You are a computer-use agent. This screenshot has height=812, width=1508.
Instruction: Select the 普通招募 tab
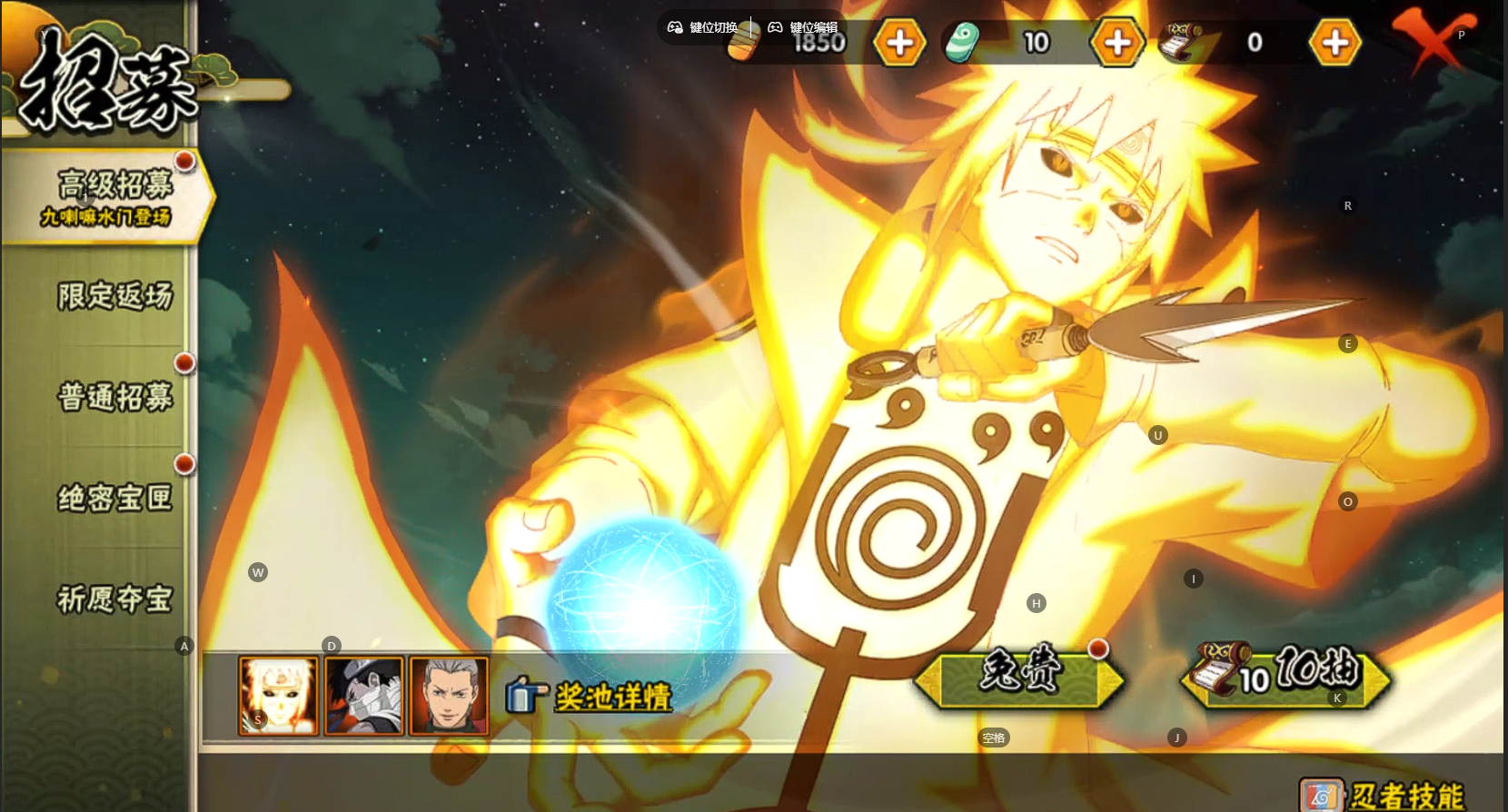pyautogui.click(x=114, y=397)
